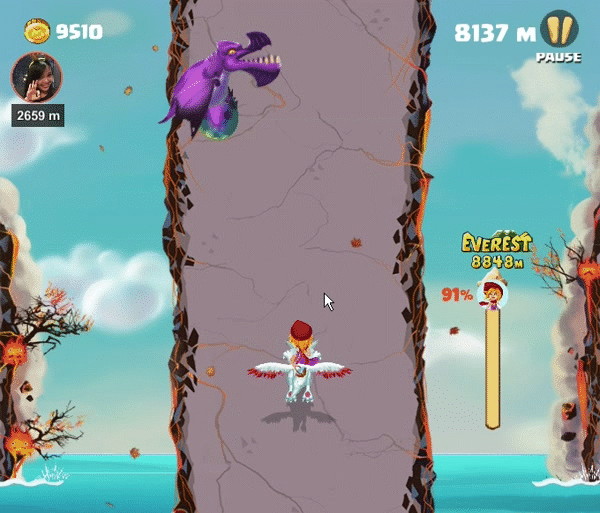Screen dimensions: 600x513
Task: Click the friend's avatar portrait
Action: pos(36,77)
